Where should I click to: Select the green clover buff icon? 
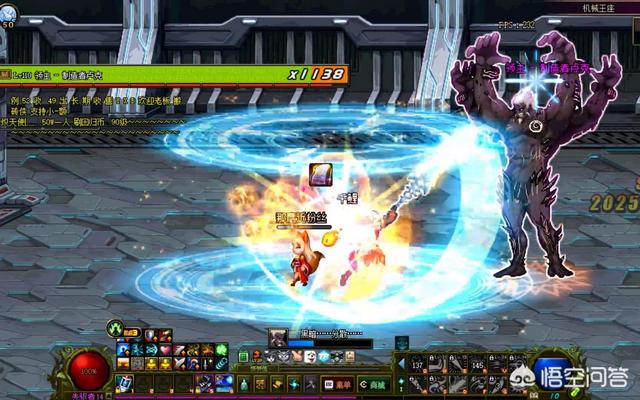[x=221, y=349]
